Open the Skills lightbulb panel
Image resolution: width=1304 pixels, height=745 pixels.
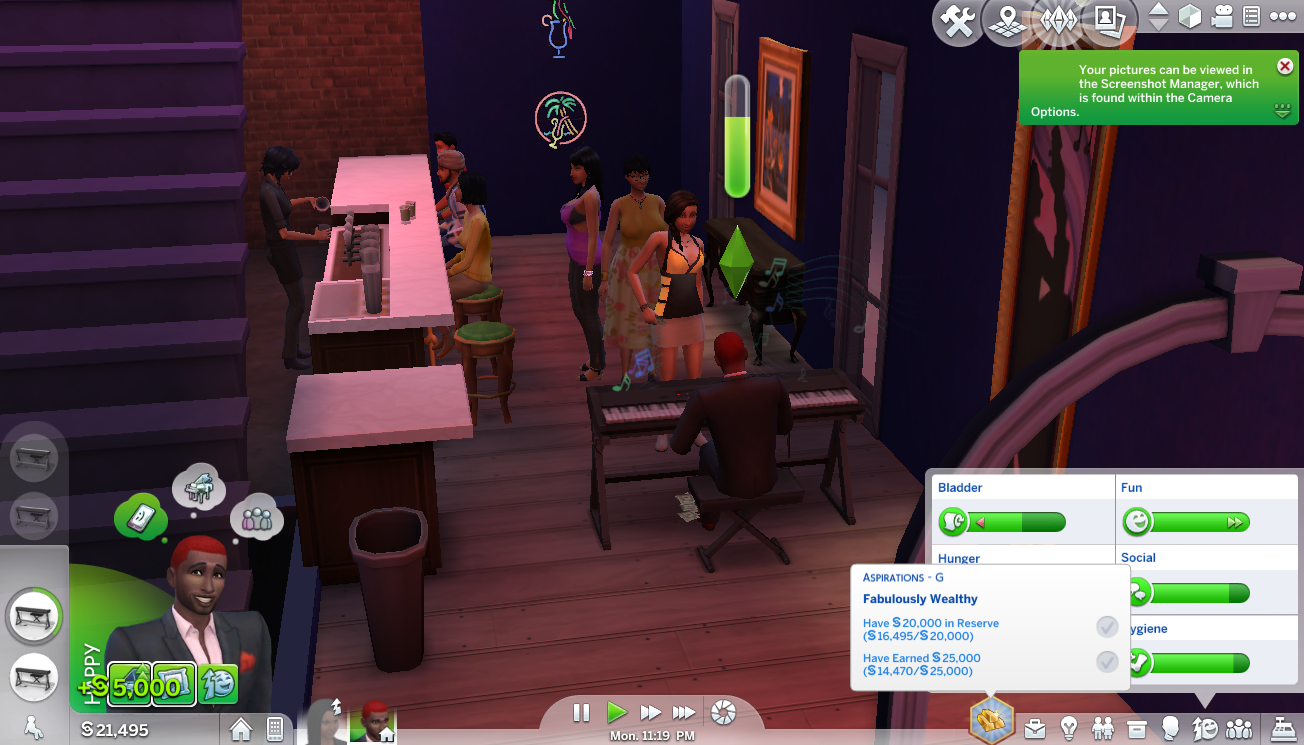(x=1069, y=728)
